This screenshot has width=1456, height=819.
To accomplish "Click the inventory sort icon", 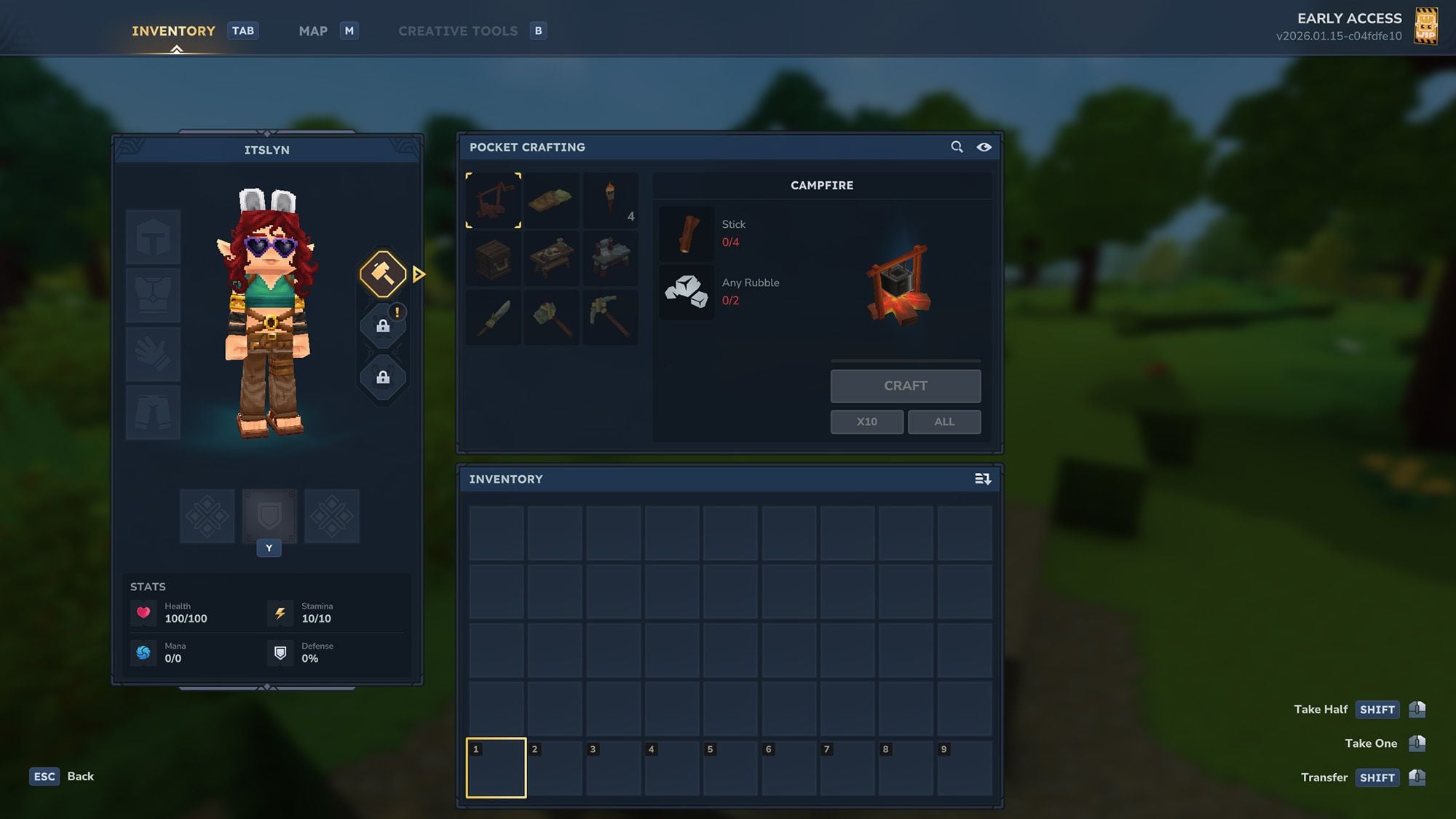I will pyautogui.click(x=983, y=479).
